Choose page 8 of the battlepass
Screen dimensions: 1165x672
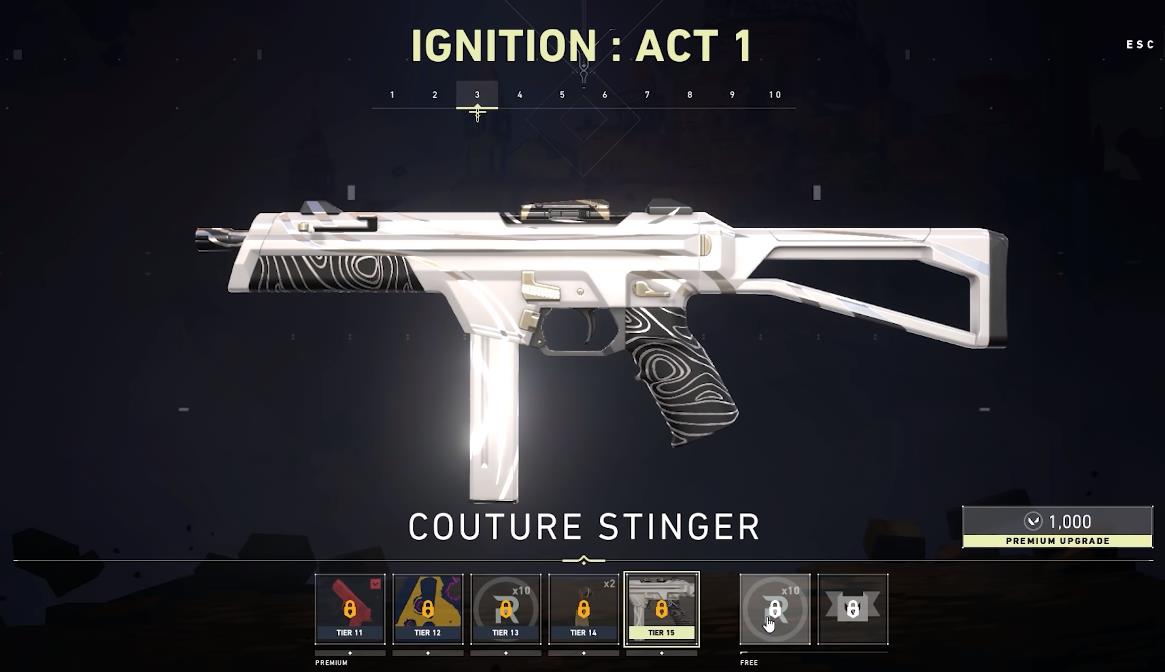[690, 95]
